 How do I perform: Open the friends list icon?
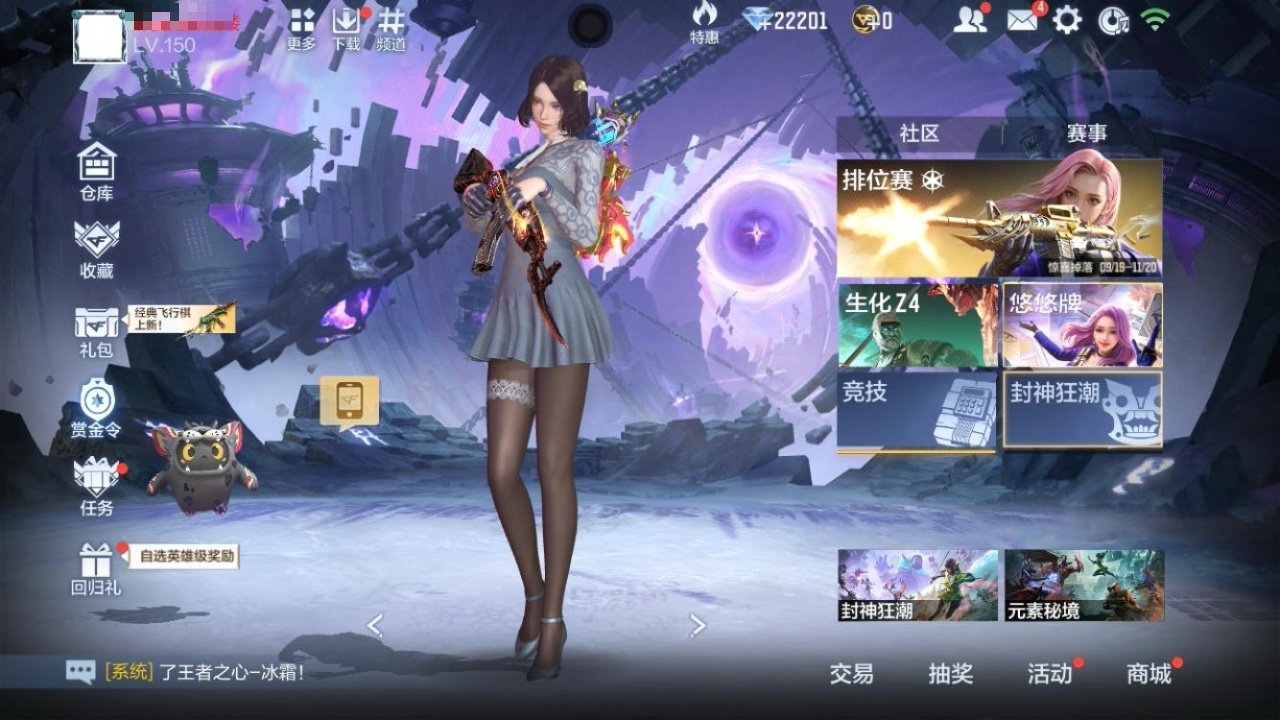[x=969, y=20]
